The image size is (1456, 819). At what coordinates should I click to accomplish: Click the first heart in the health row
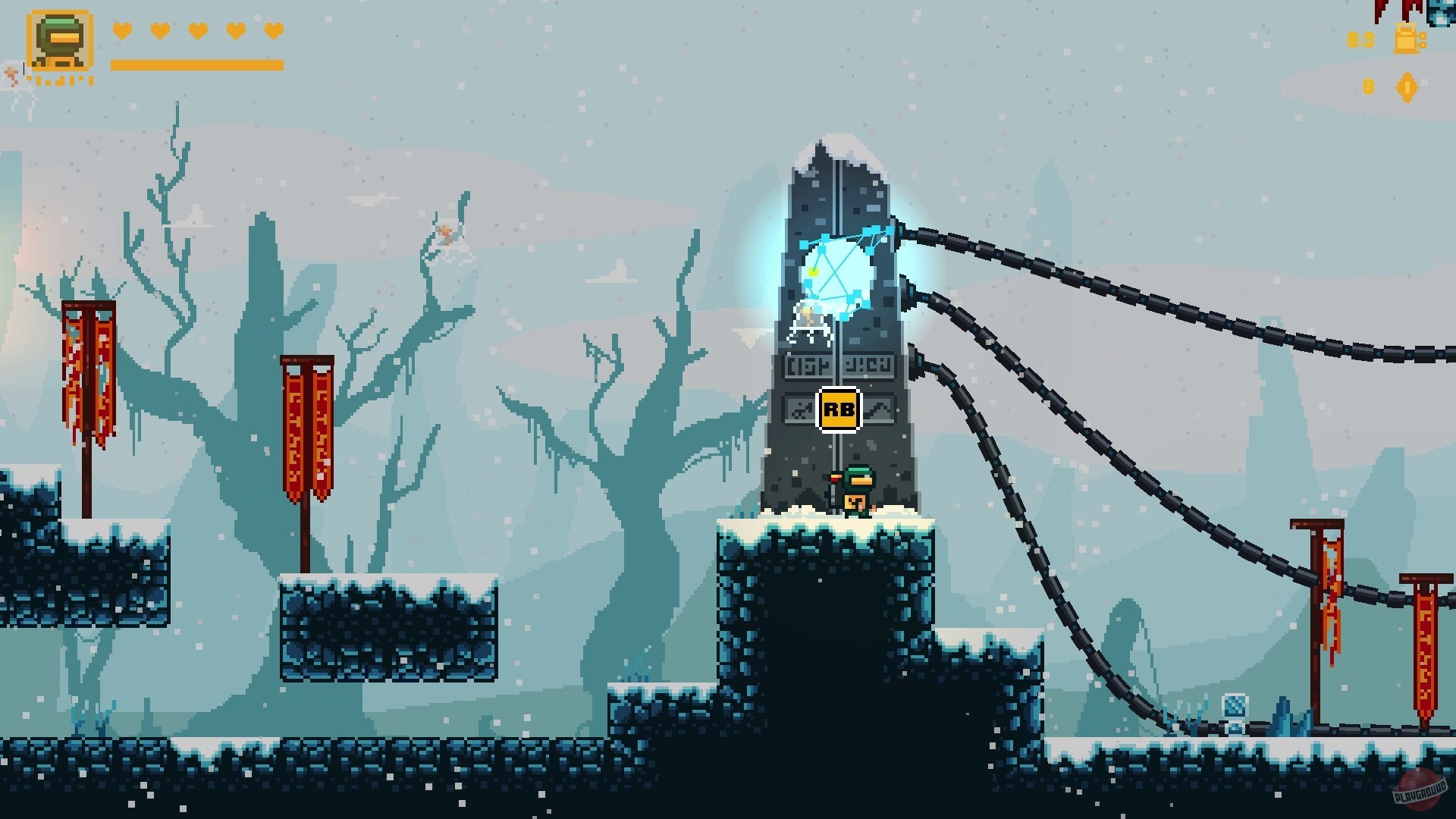(x=121, y=32)
